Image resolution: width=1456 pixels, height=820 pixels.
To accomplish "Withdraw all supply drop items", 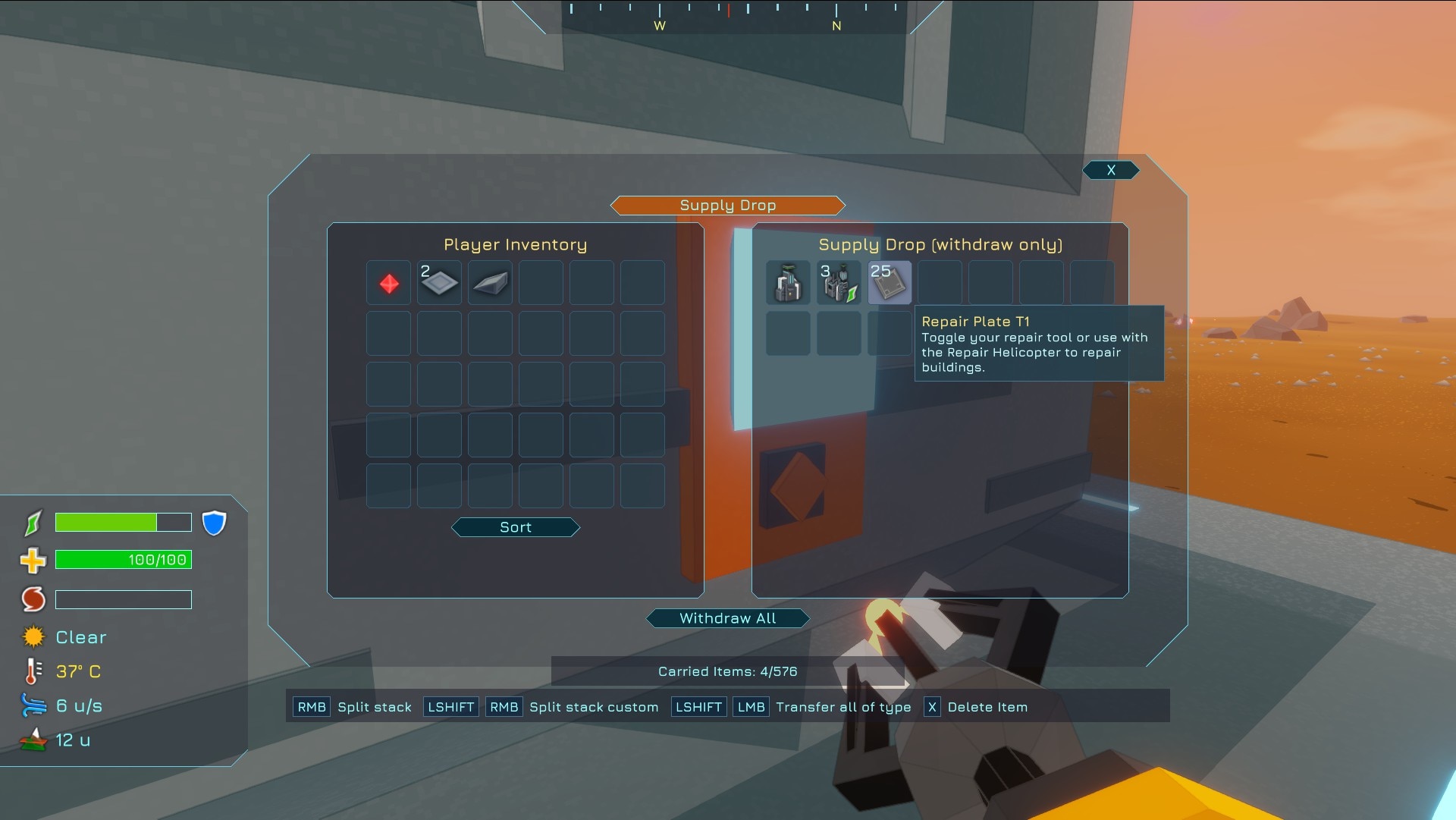I will 727,618.
